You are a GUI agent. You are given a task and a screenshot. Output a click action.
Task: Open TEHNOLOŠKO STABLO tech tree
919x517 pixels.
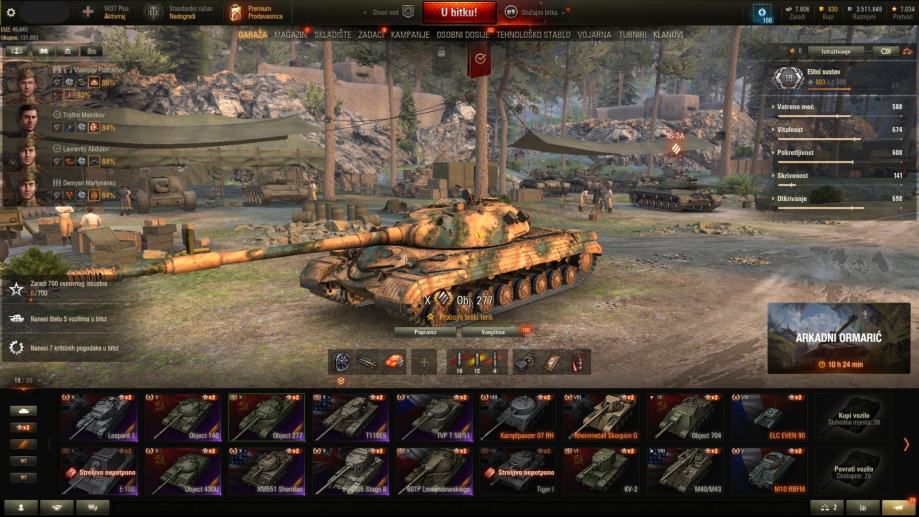click(534, 34)
